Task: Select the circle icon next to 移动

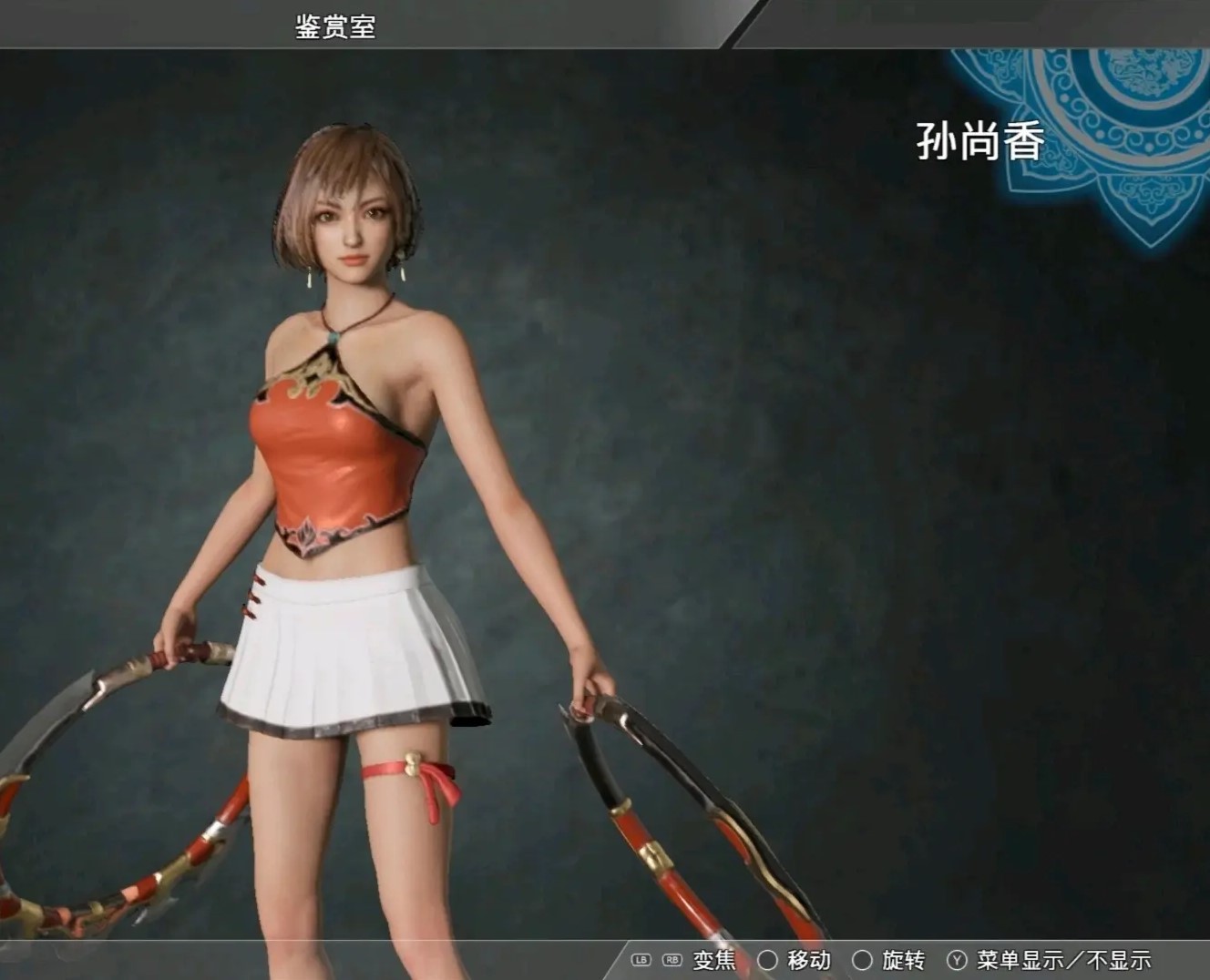Action: [768, 958]
